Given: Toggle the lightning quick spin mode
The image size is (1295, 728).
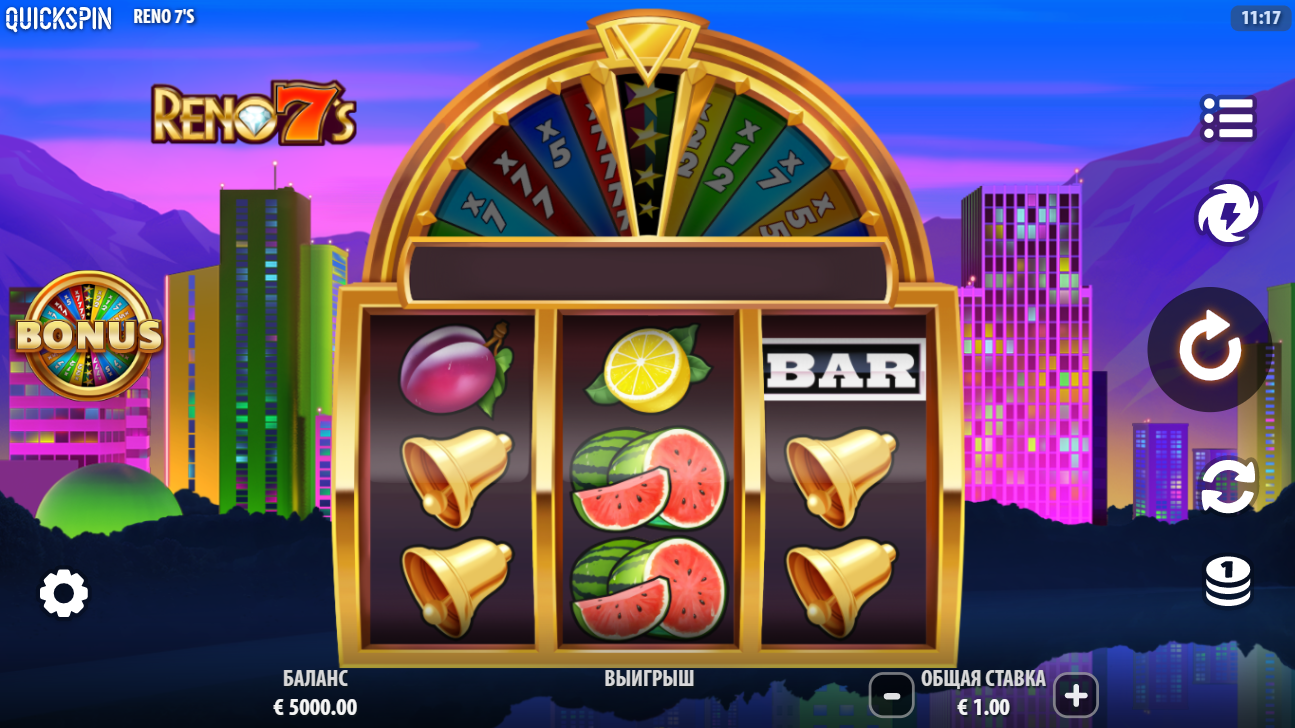Looking at the screenshot, I should click(1227, 213).
